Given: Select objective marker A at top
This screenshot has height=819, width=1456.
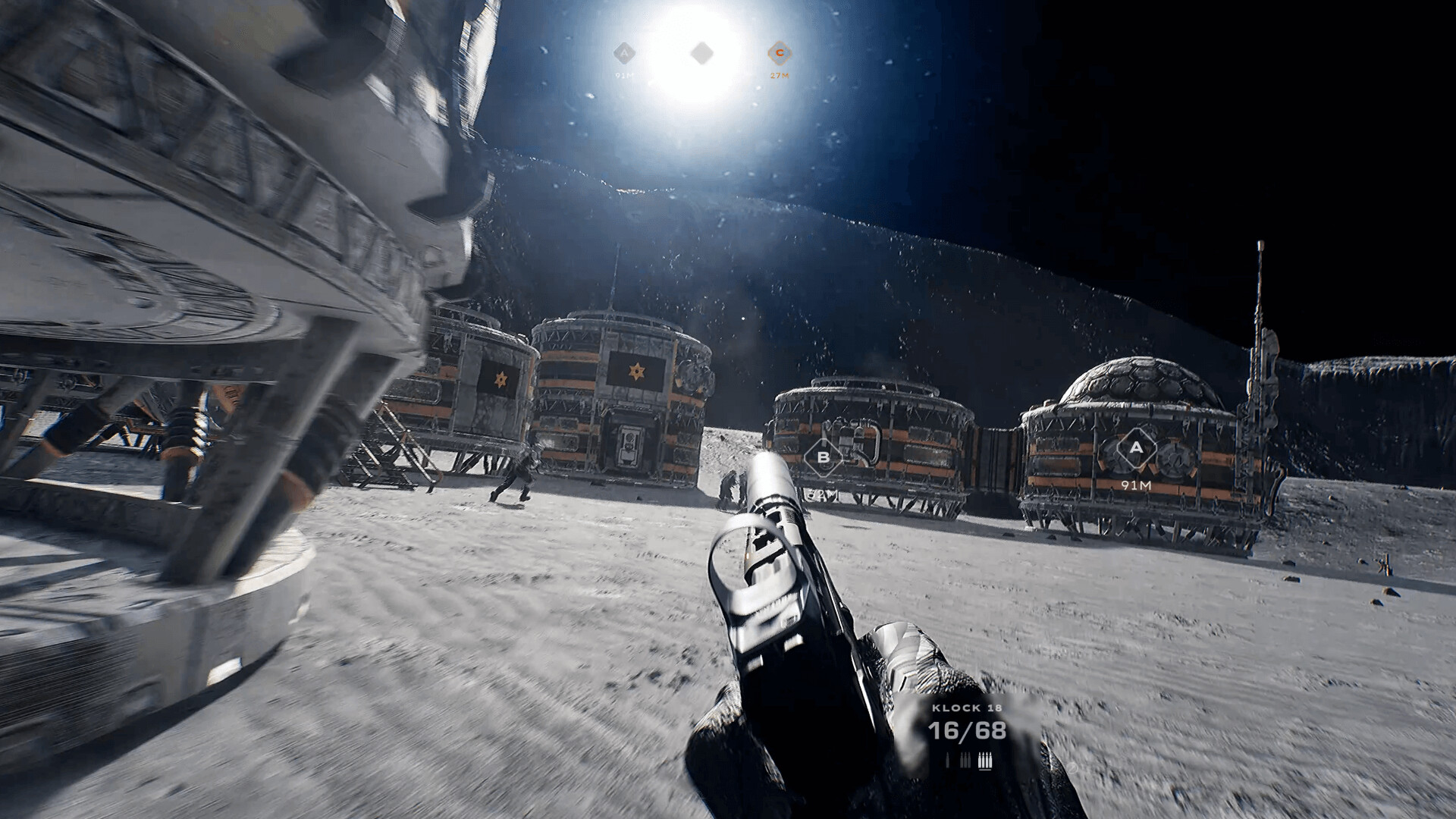Looking at the screenshot, I should pos(625,53).
